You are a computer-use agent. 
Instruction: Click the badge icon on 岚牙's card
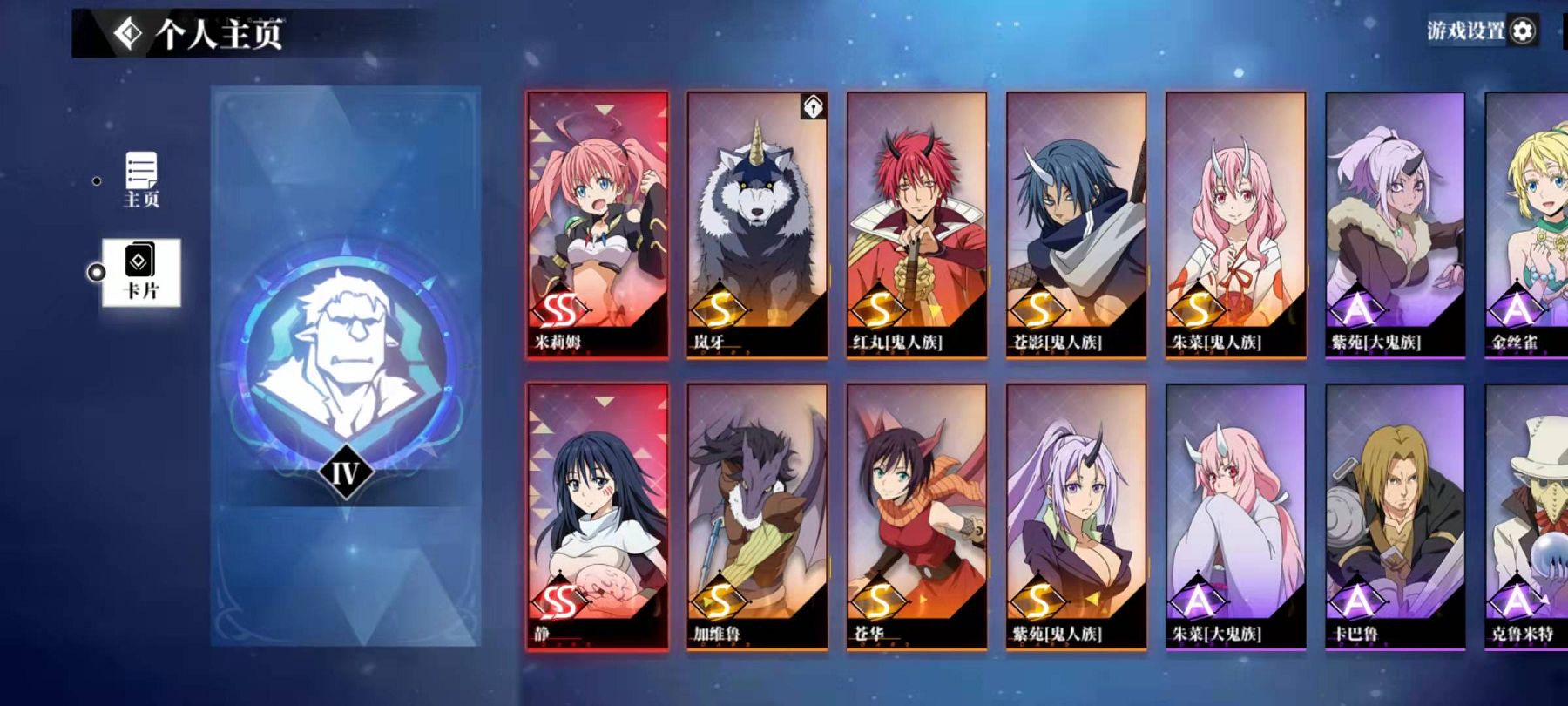tap(813, 106)
